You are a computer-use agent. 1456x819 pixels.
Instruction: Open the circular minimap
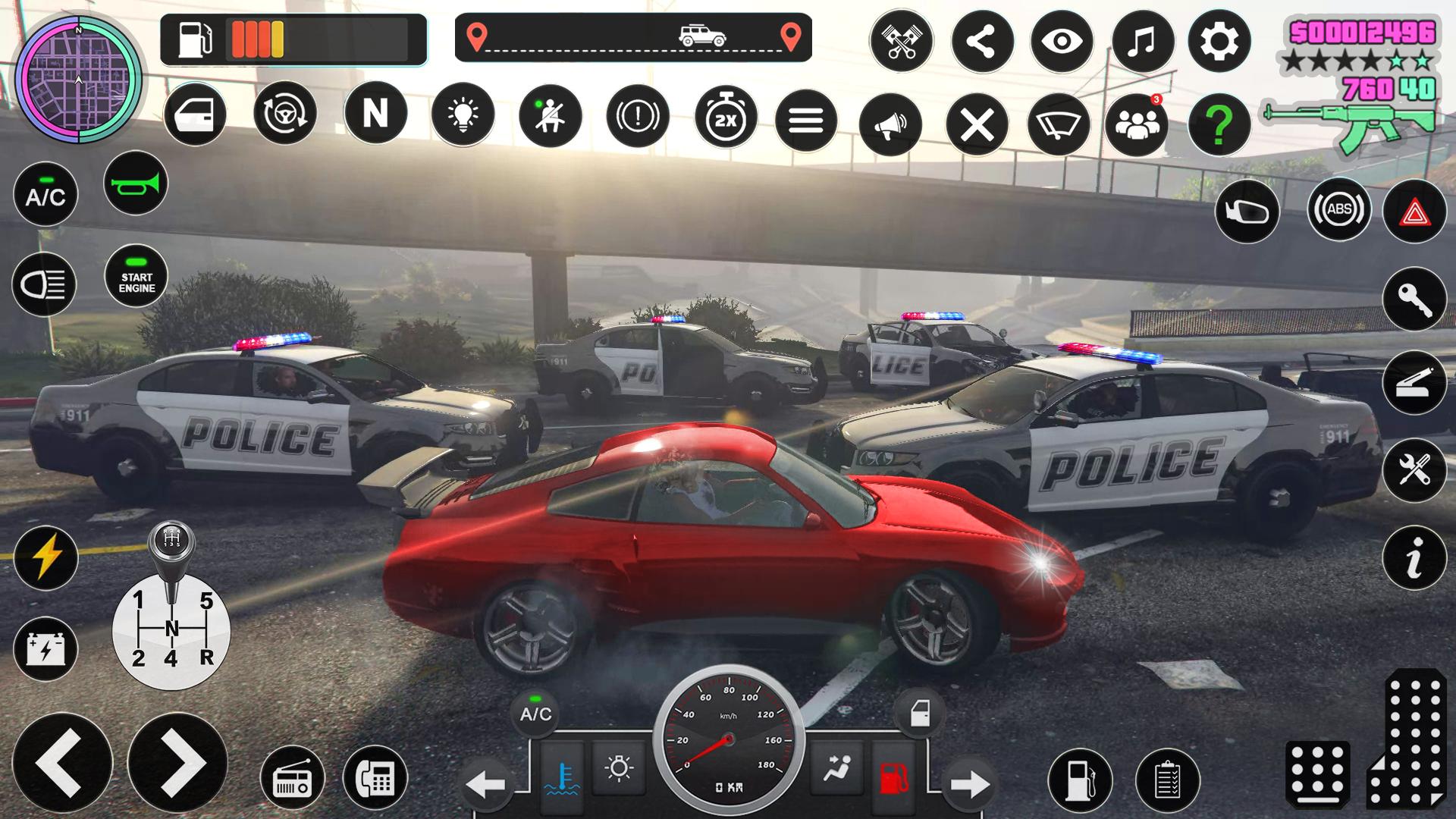78,79
